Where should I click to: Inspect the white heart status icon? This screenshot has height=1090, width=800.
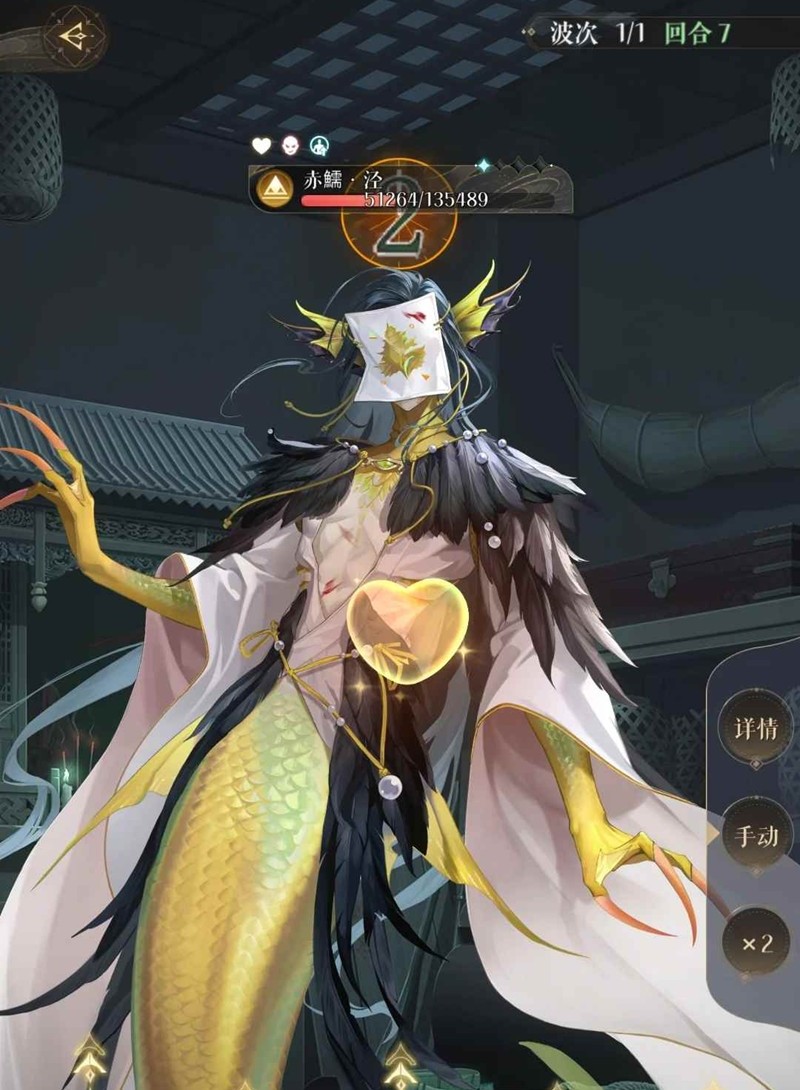261,146
